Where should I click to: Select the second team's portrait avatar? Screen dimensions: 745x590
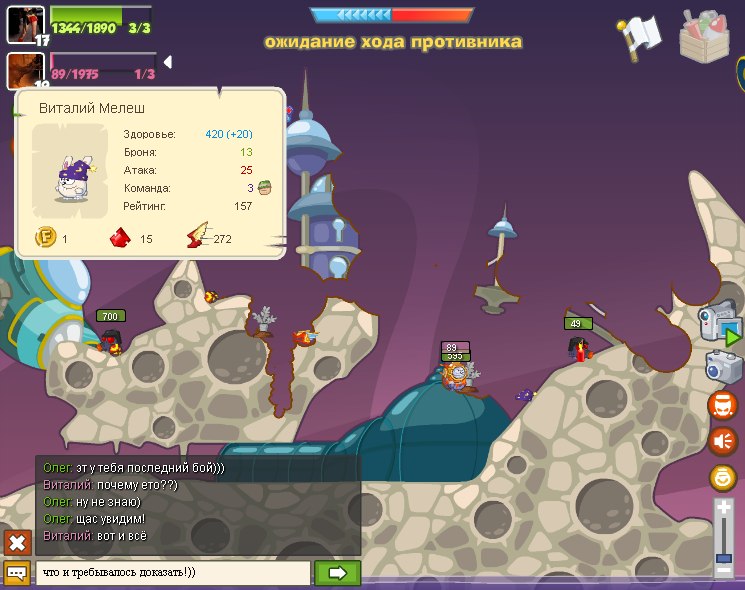coord(25,71)
